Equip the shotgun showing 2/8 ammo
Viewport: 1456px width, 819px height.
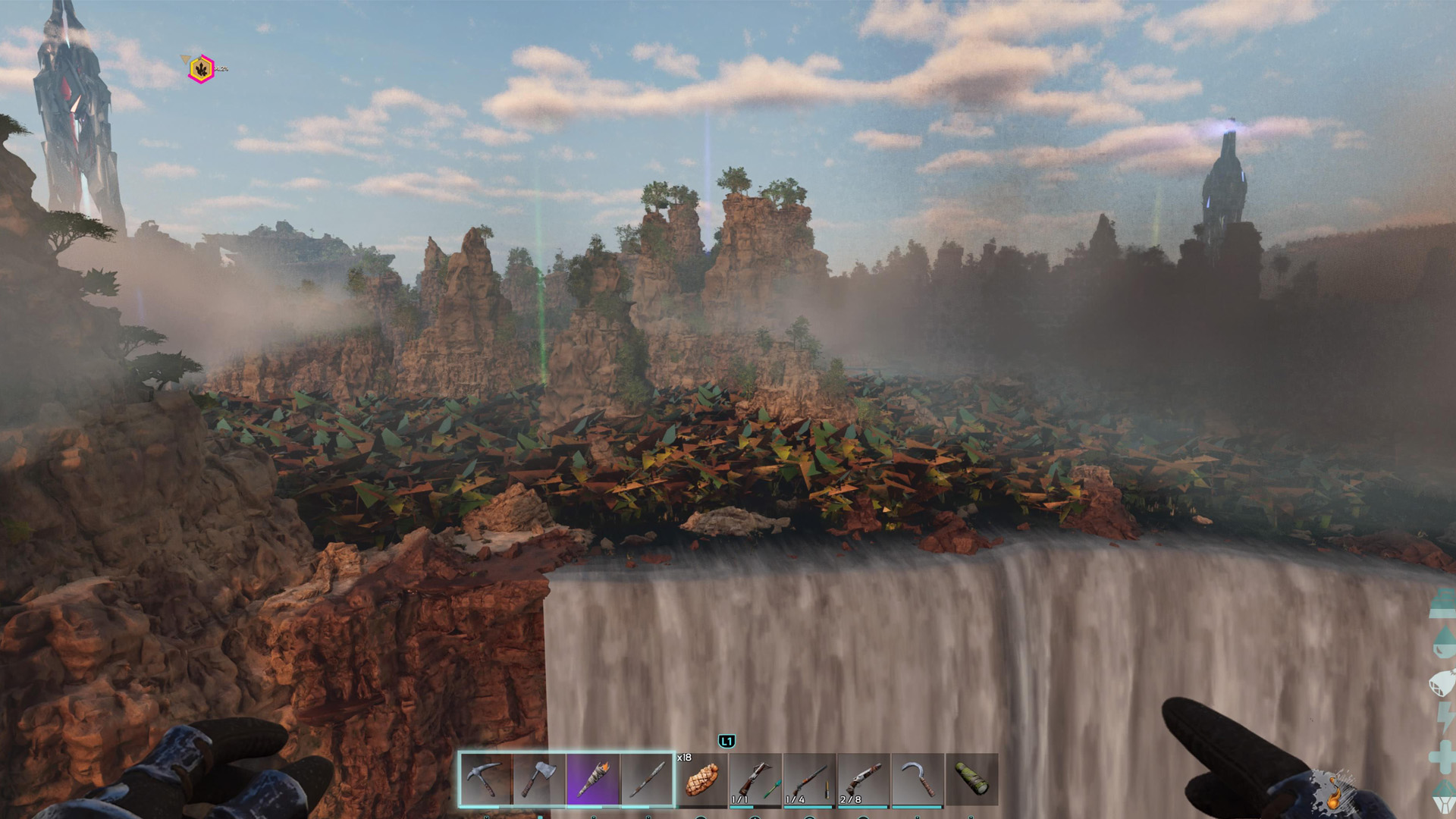(863, 780)
